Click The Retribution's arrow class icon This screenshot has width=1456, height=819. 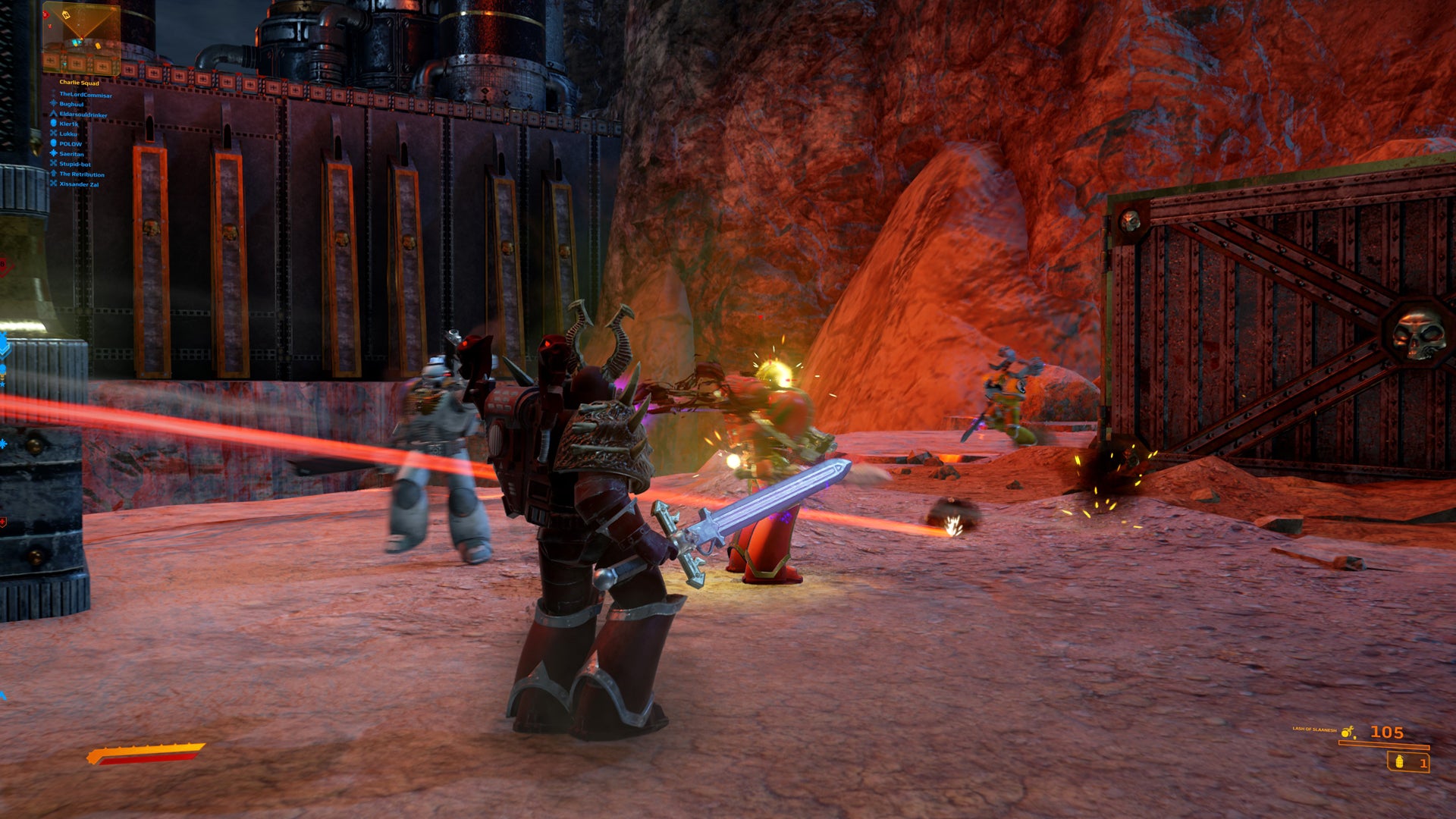pos(53,174)
